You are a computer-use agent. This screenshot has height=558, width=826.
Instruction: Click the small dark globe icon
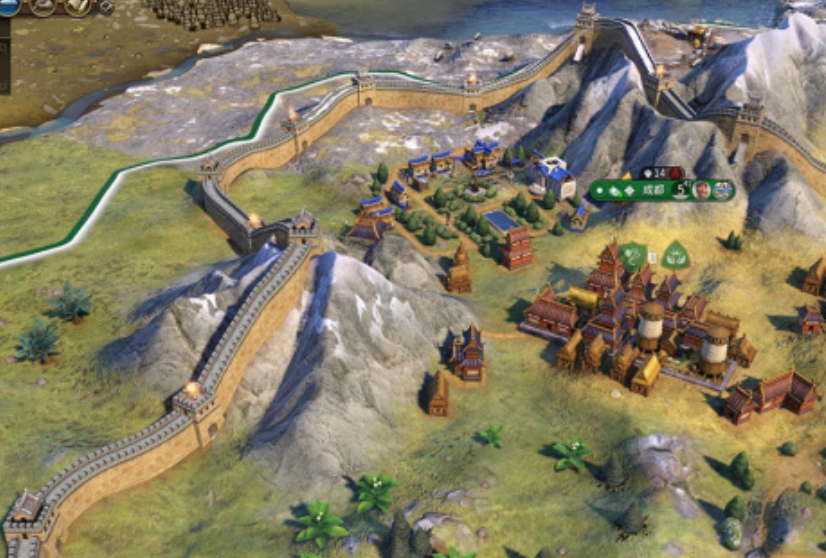coord(107,7)
